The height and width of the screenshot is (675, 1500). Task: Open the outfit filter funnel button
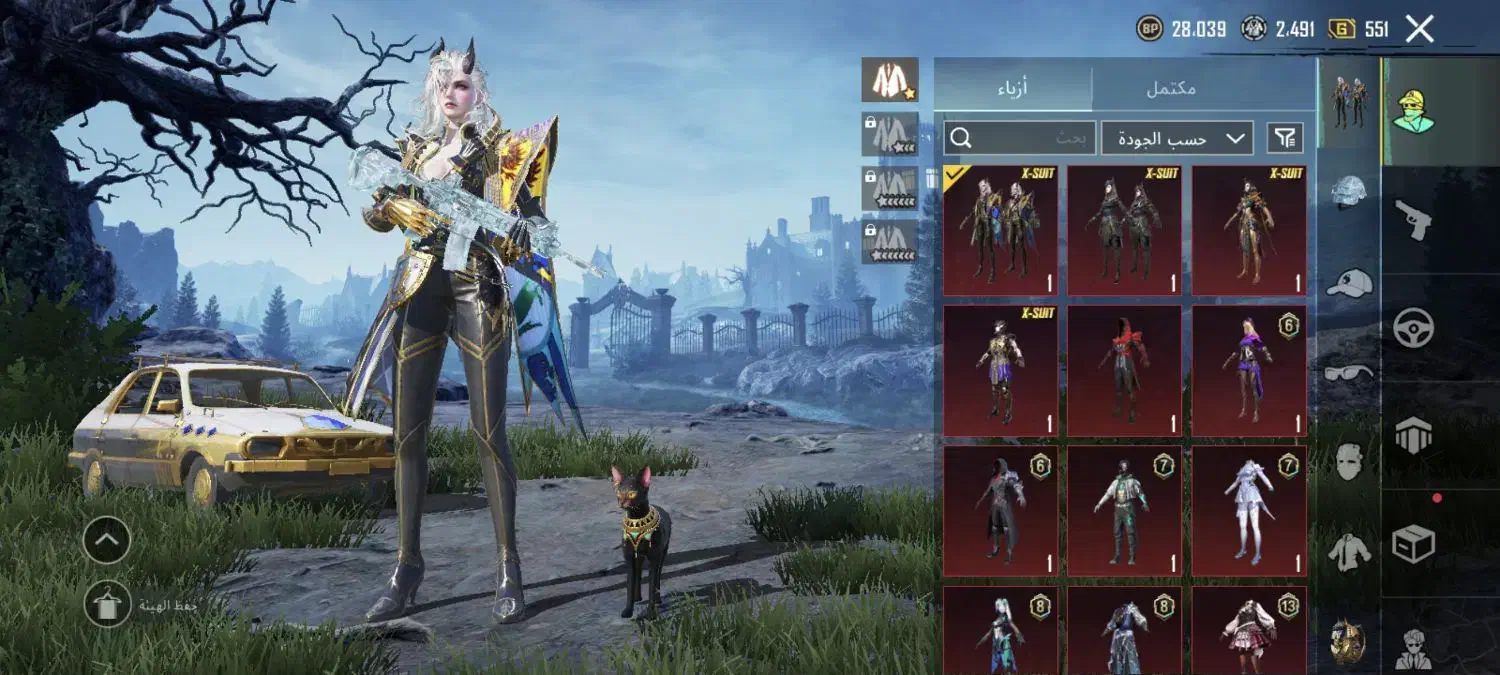coord(1285,138)
